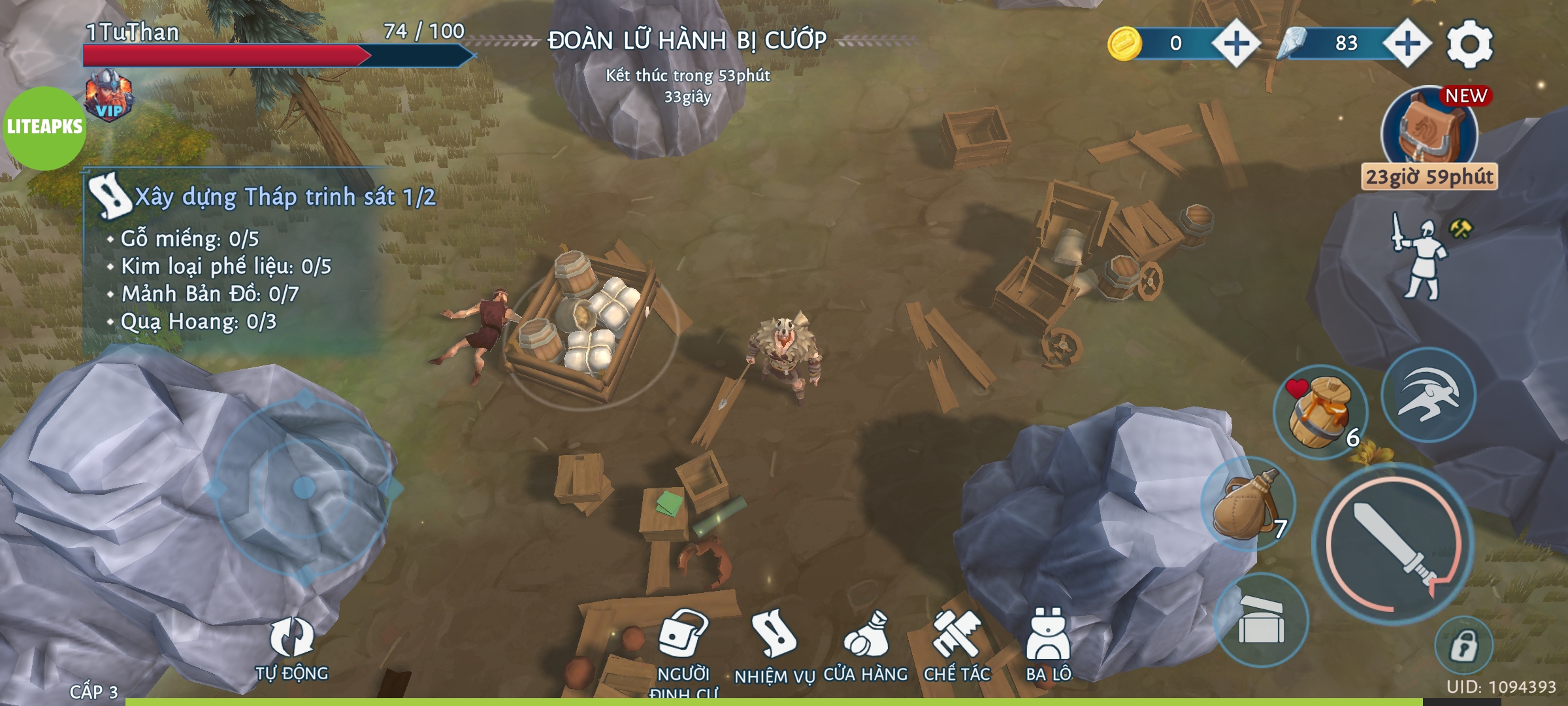Click the LITEAPKS green badge
The height and width of the screenshot is (706, 1568).
tap(44, 127)
